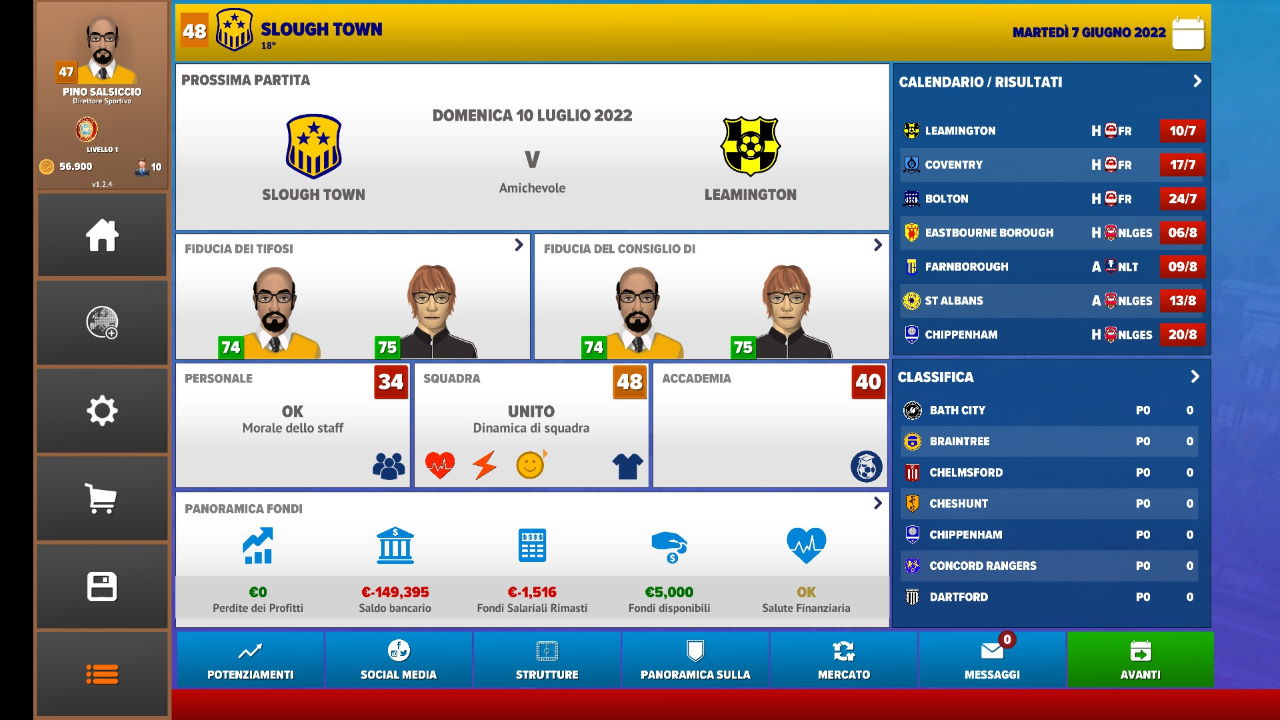
Task: Click the floppy disk save icon
Action: (102, 586)
